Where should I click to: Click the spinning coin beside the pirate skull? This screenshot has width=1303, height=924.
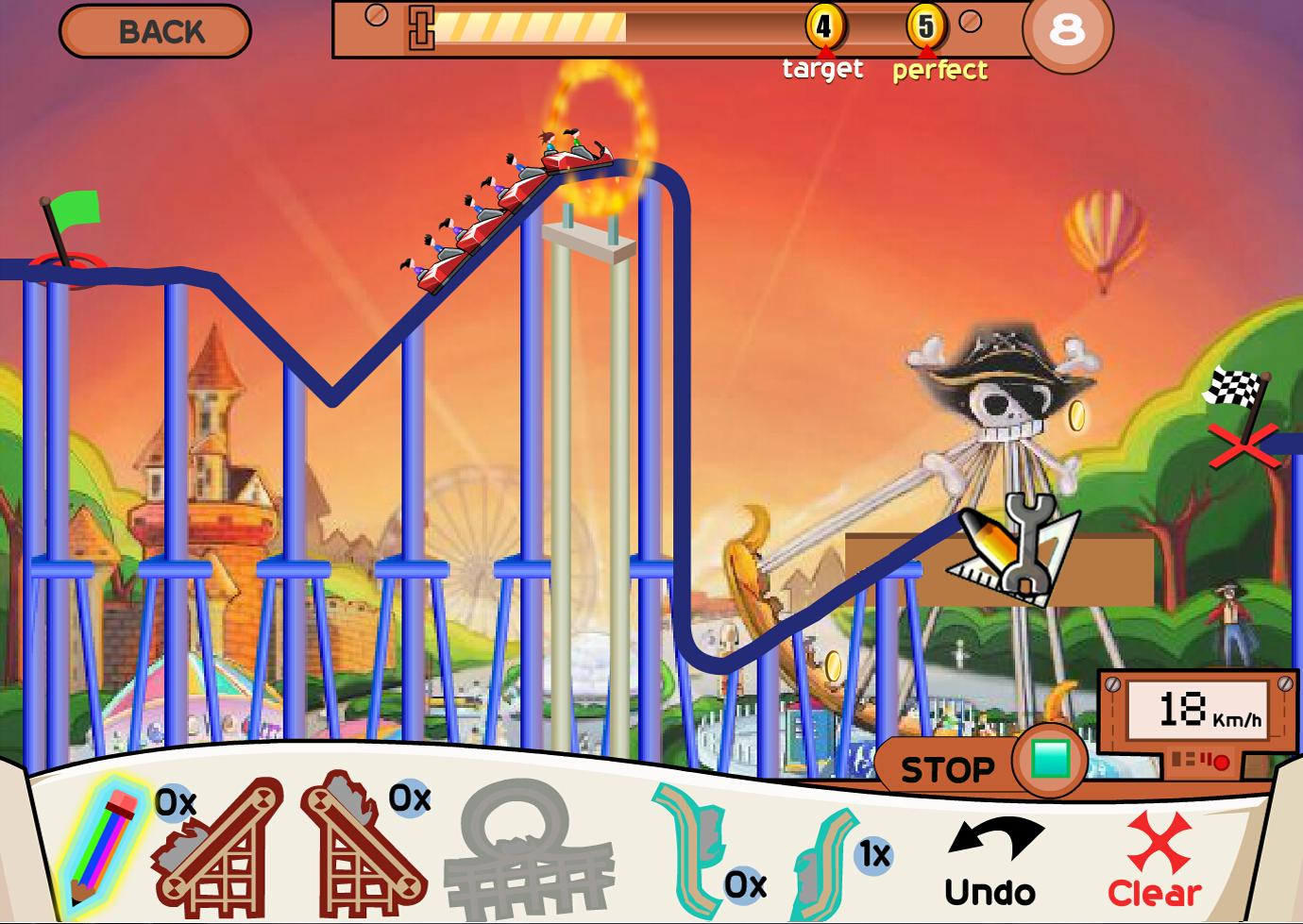[1076, 413]
